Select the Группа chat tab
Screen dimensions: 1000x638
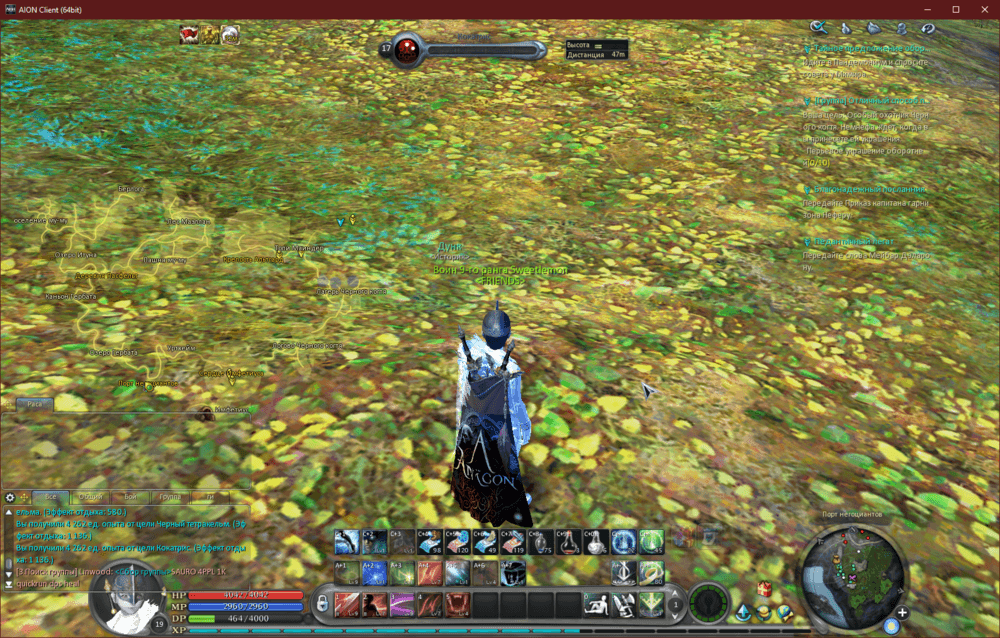pos(170,497)
